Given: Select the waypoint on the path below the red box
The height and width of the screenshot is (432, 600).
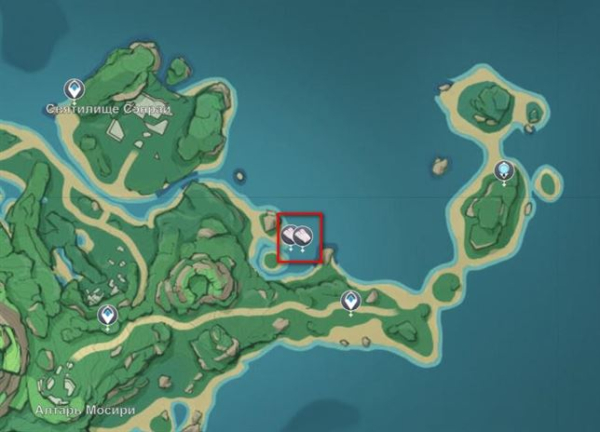Looking at the screenshot, I should pos(350,300).
